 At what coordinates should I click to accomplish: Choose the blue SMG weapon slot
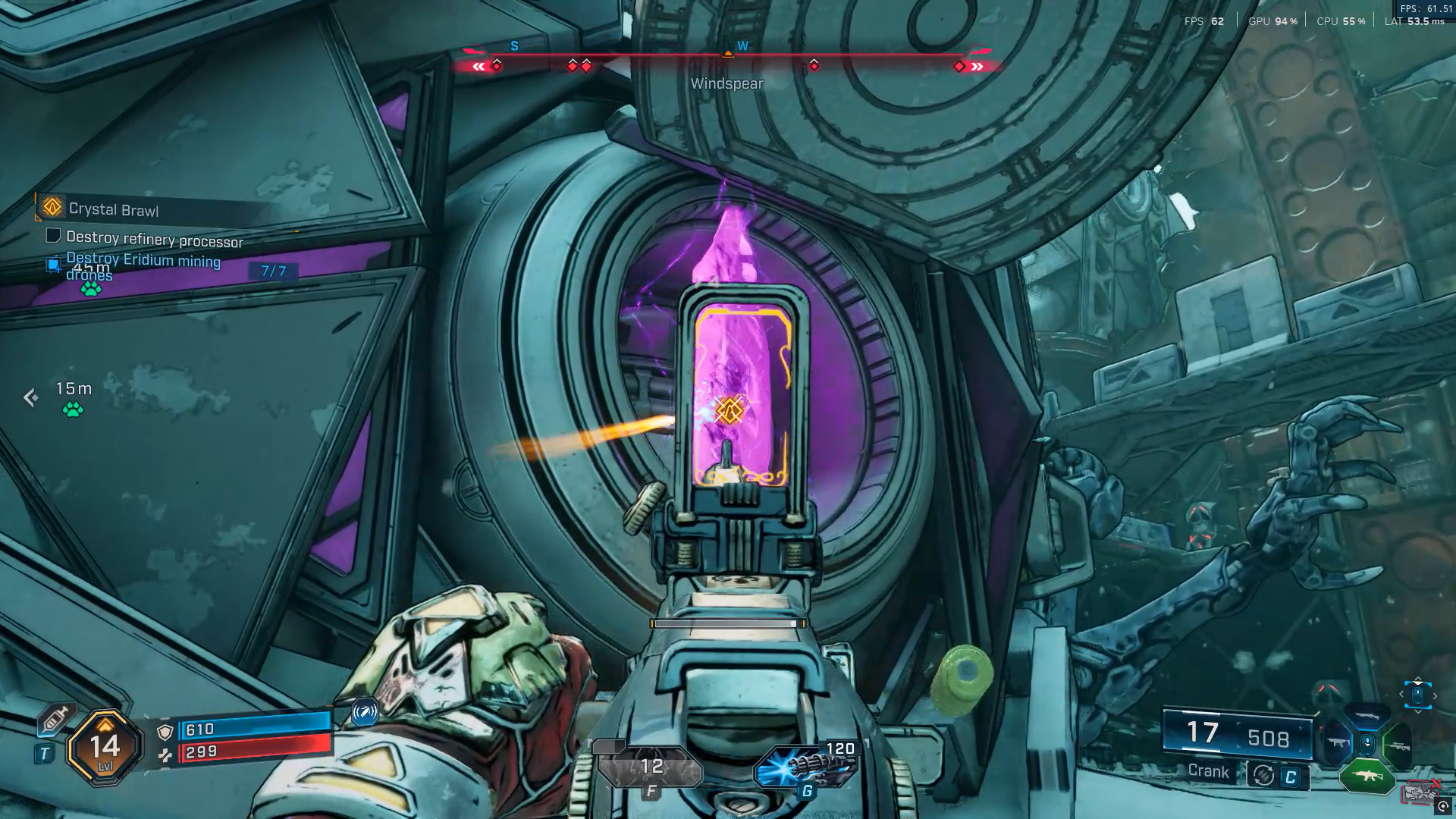(1337, 744)
